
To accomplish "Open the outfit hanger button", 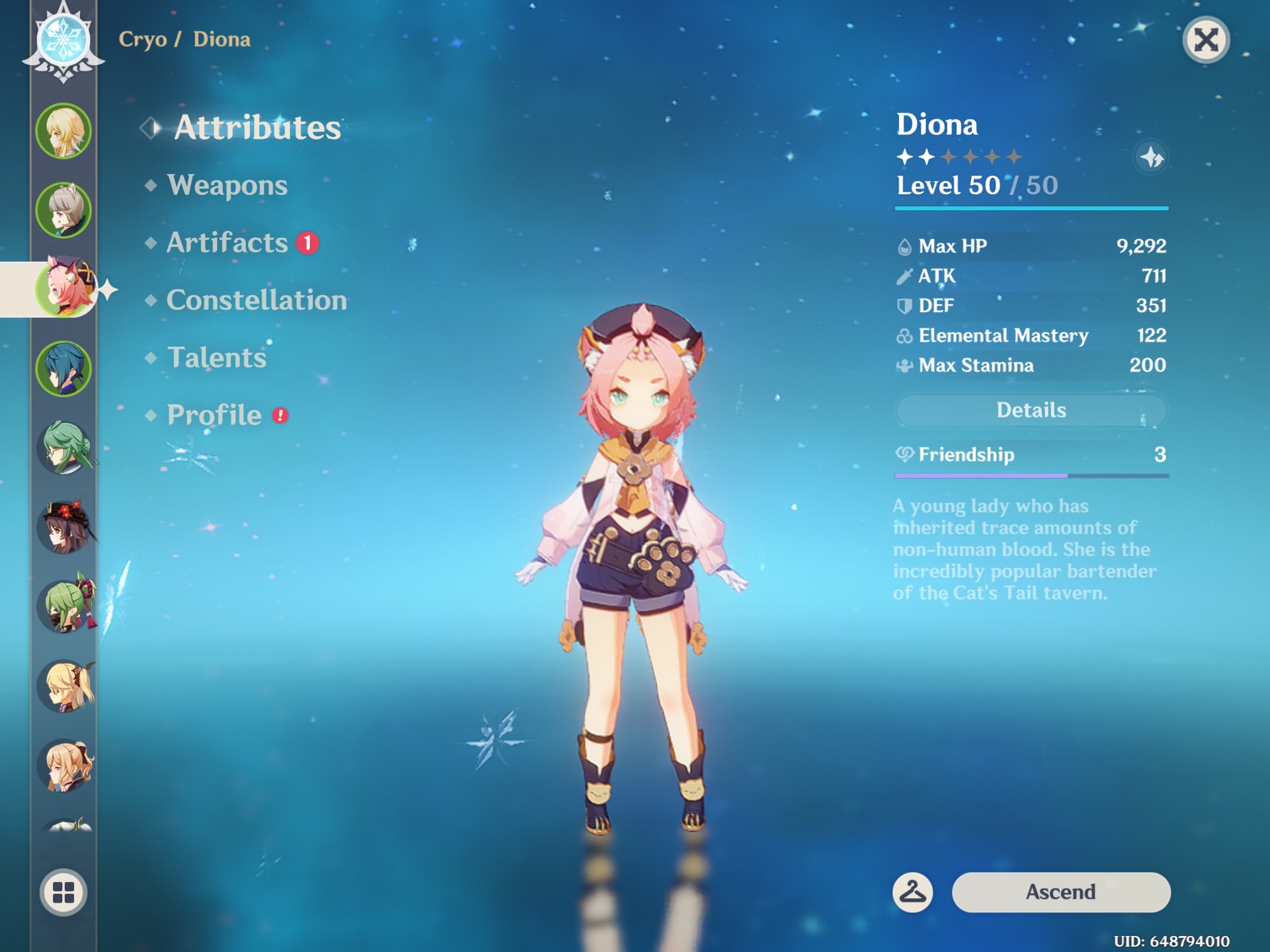I will coord(913,892).
